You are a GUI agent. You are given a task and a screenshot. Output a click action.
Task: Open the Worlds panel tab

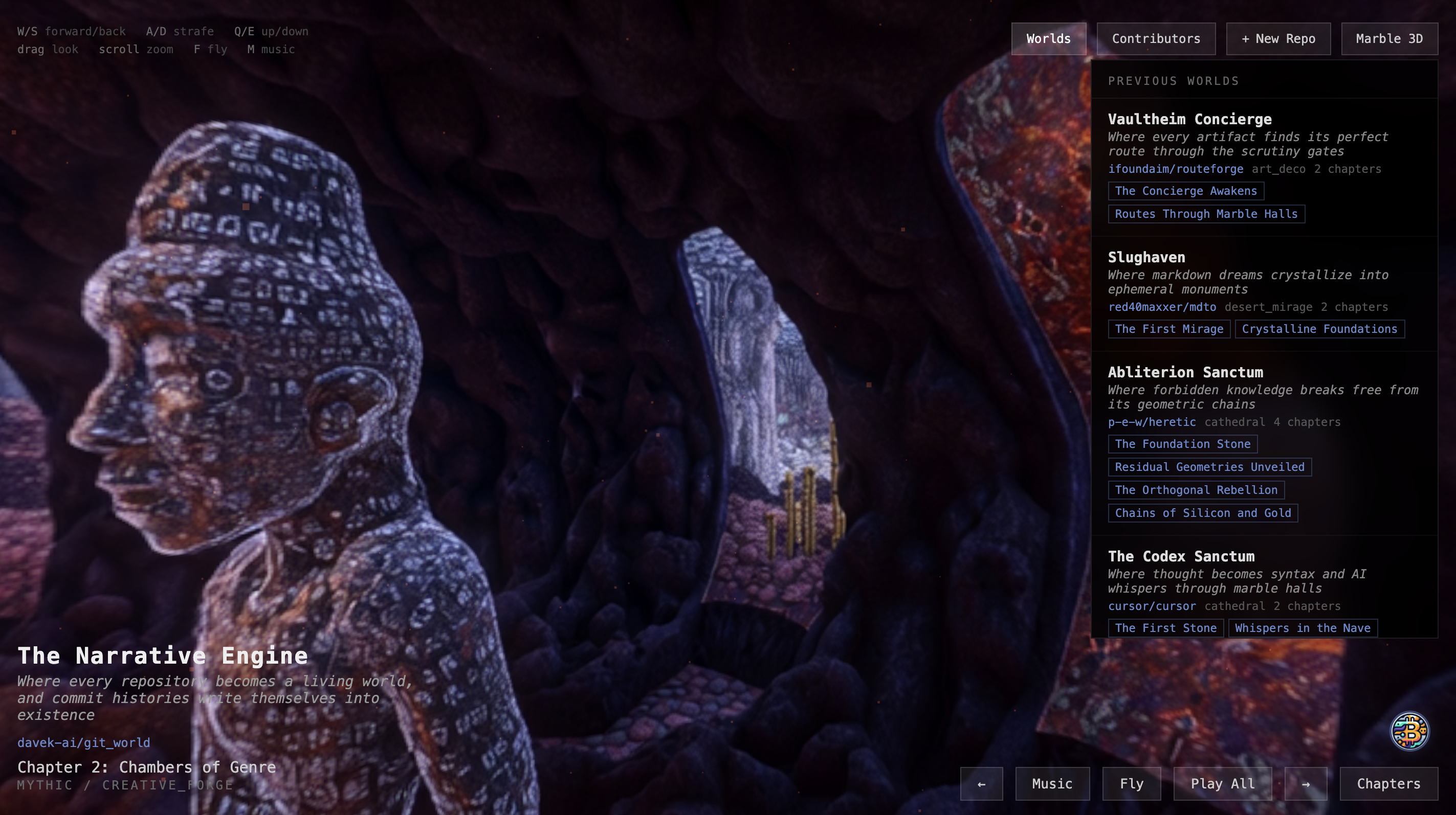1048,39
